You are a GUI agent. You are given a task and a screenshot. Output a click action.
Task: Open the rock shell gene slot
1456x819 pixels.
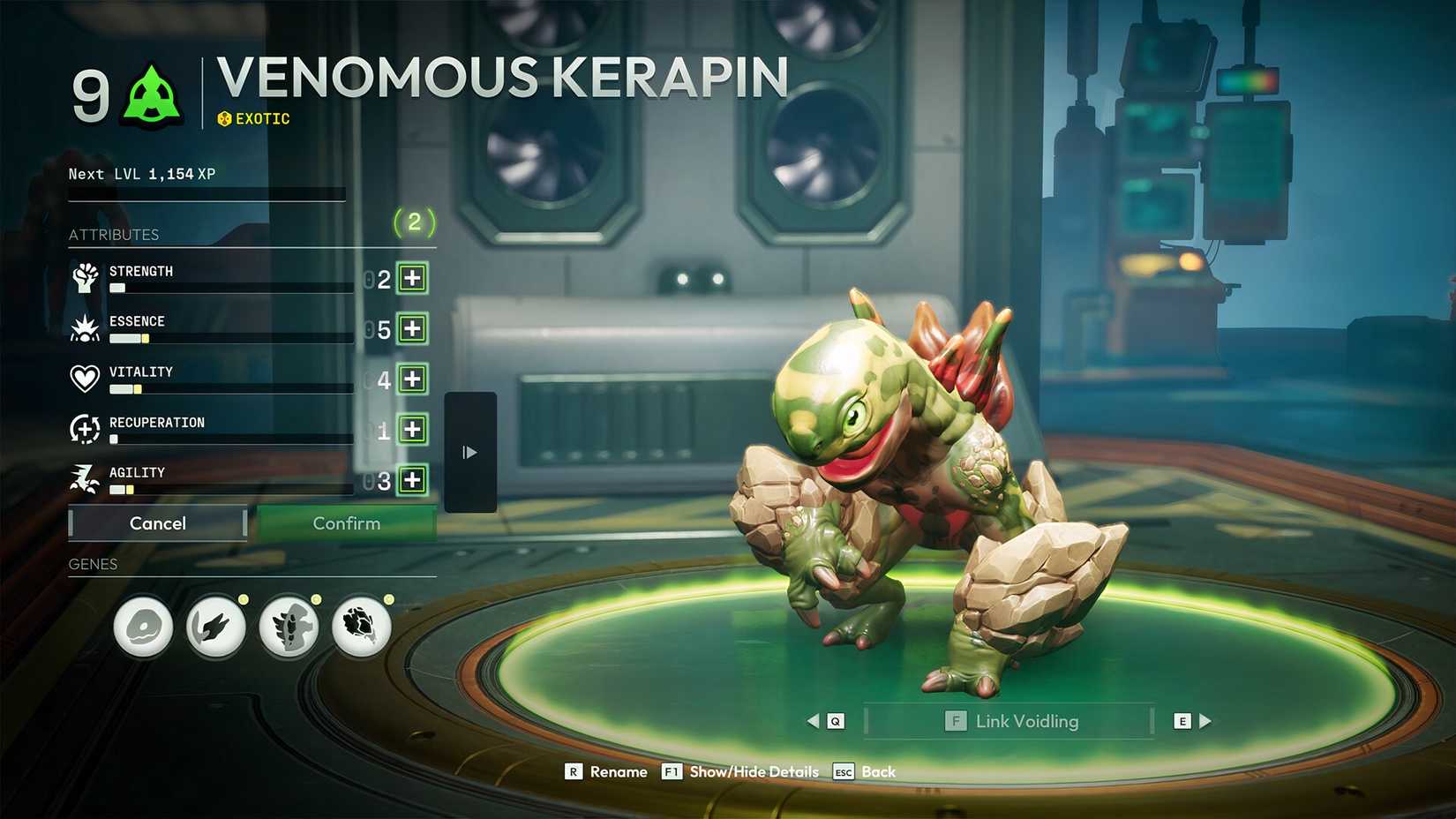tap(363, 627)
